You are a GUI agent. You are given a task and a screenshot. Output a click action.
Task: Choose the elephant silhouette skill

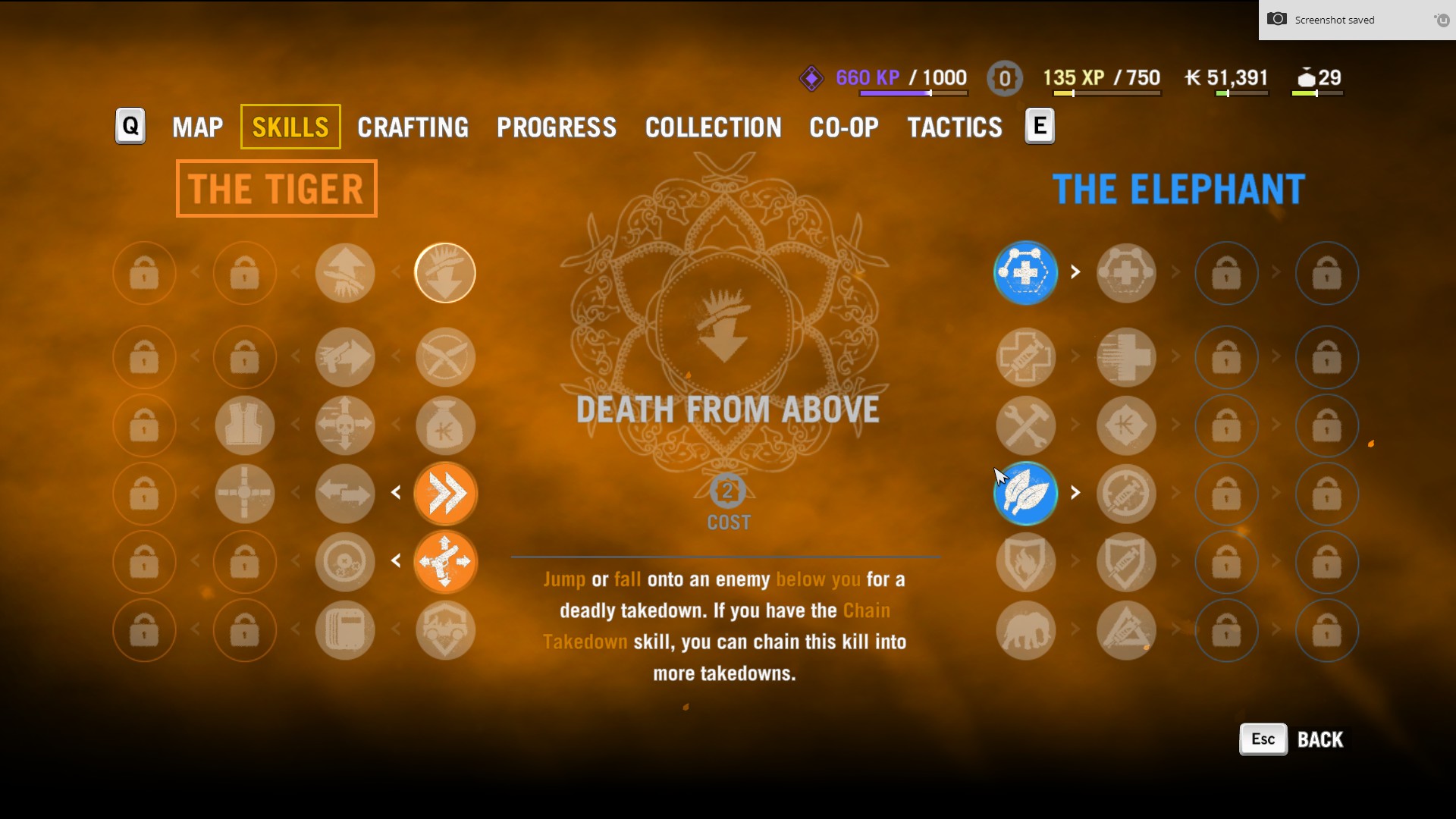(x=1026, y=630)
